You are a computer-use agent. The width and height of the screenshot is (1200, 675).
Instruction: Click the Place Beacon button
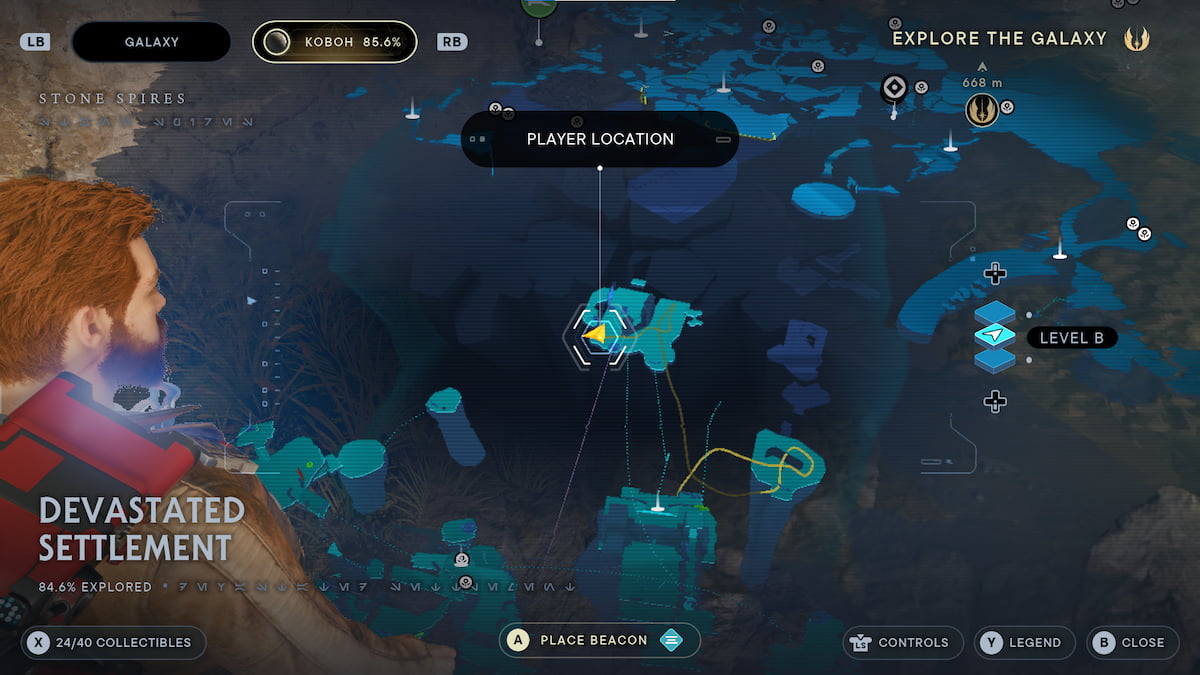pyautogui.click(x=599, y=640)
